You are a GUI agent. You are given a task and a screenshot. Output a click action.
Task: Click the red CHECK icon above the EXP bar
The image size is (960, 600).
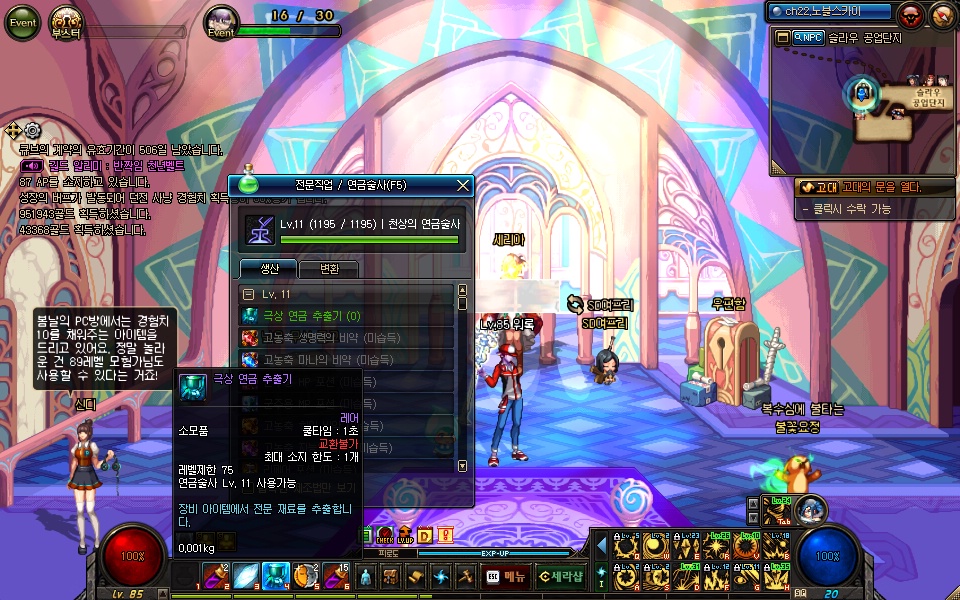385,535
